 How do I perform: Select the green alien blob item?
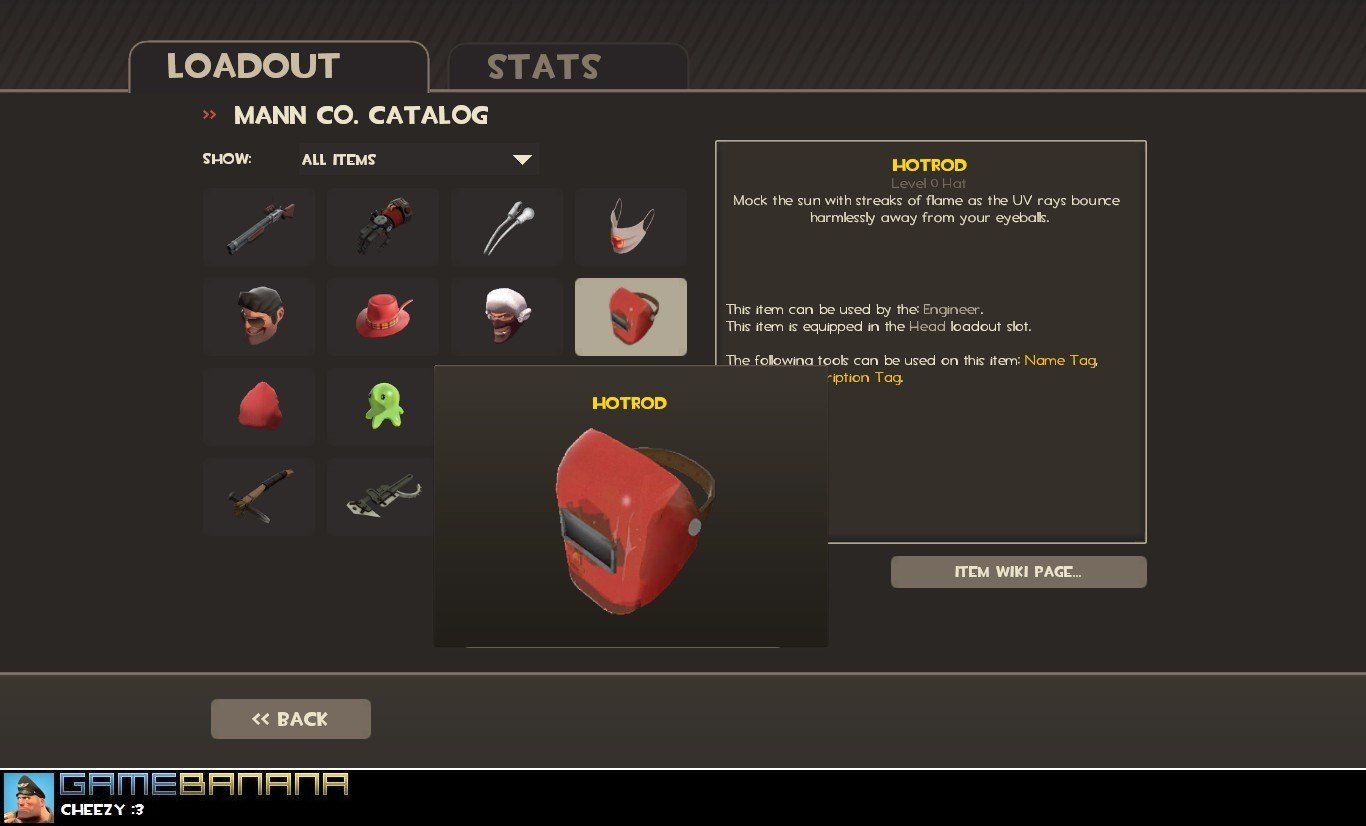tap(383, 407)
